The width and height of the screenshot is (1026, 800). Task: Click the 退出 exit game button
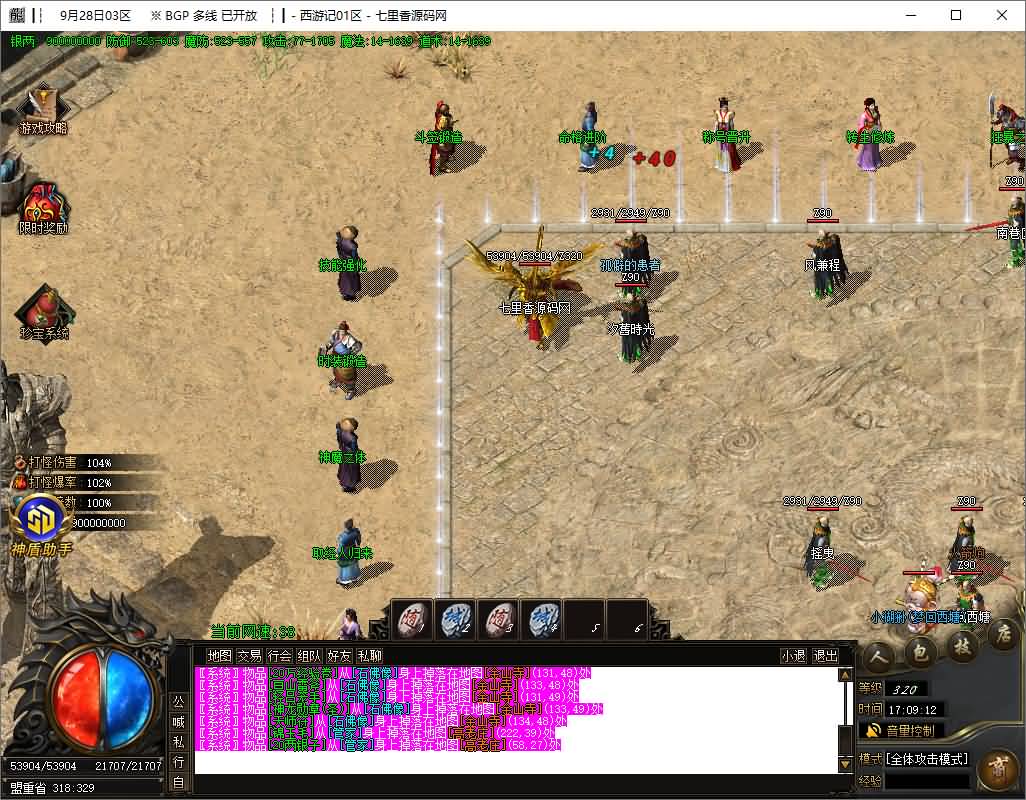click(x=825, y=656)
